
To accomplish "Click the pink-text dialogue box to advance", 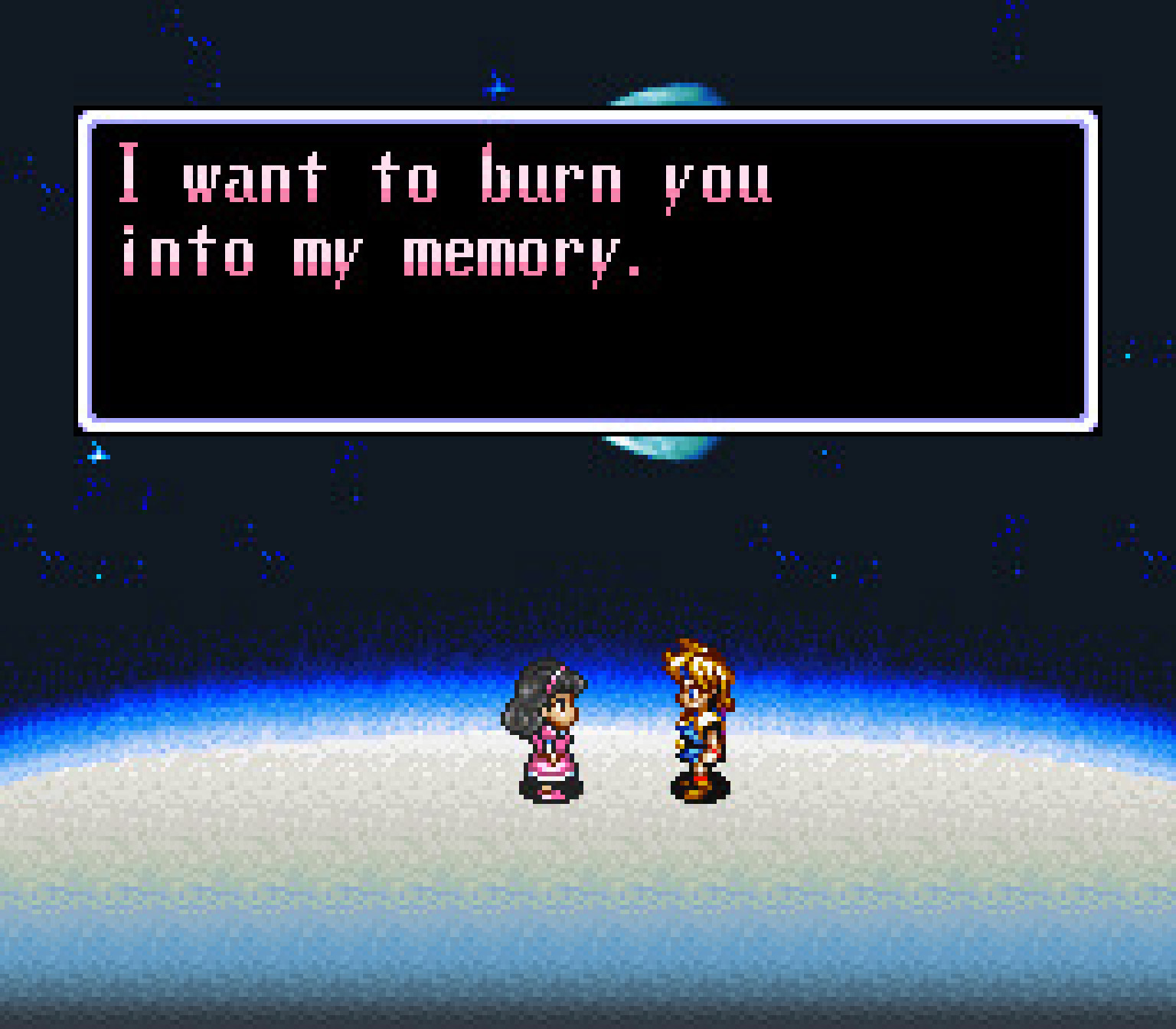I will coord(587,271).
